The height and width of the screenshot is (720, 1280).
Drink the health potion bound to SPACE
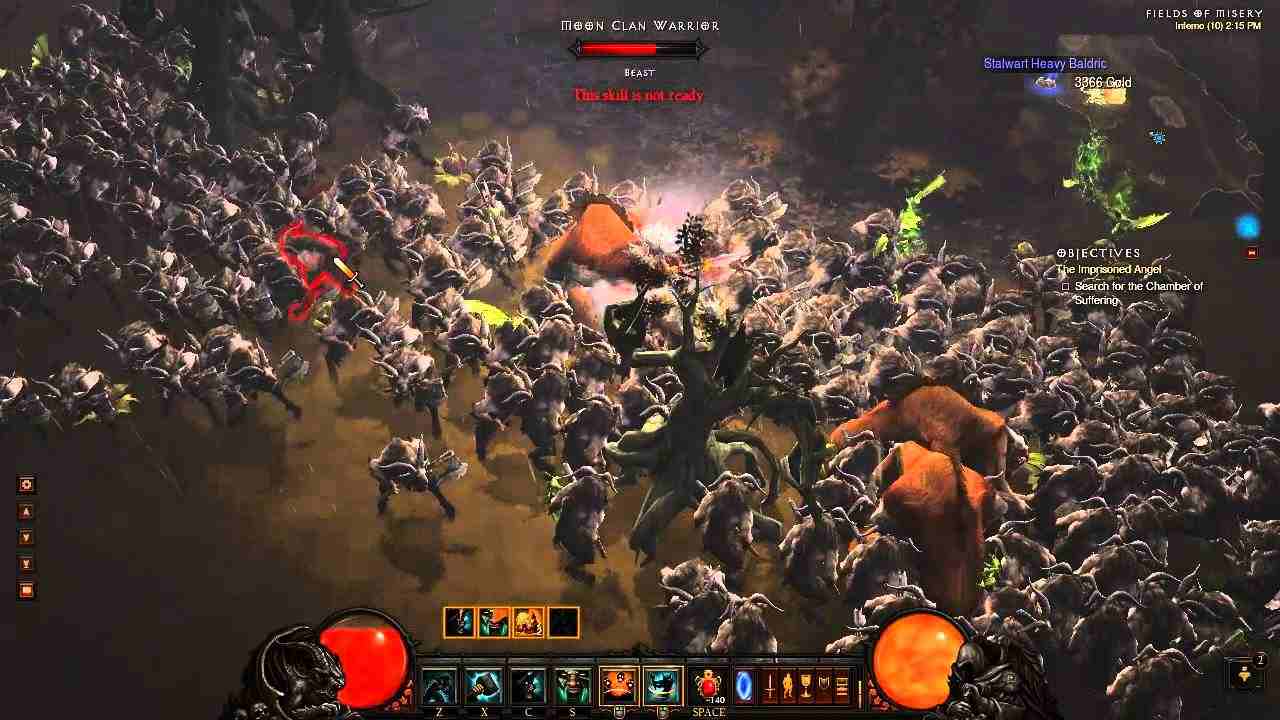[707, 683]
